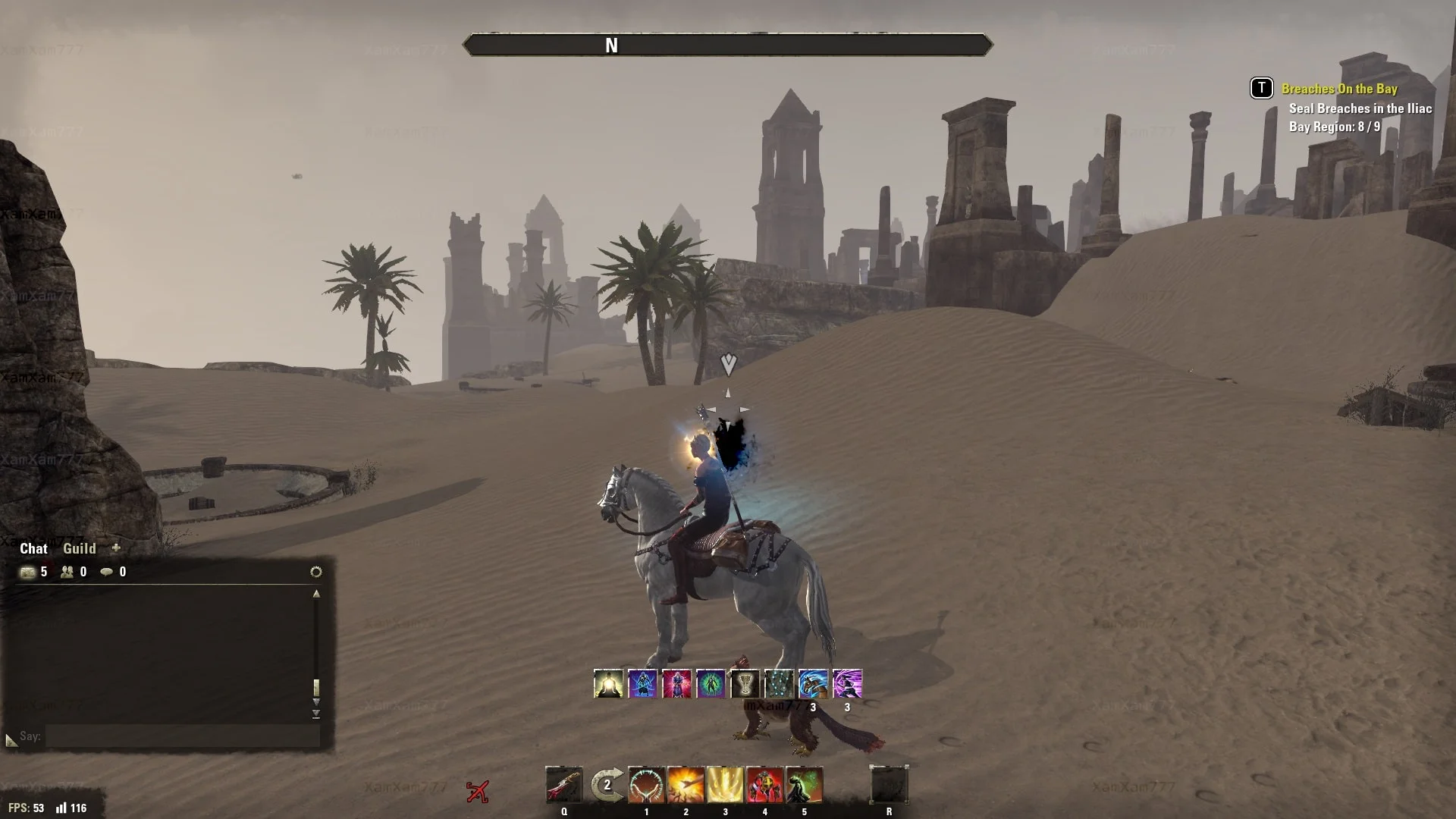The image size is (1456, 819).
Task: Activate the red armored guardian ability
Action: 764,785
